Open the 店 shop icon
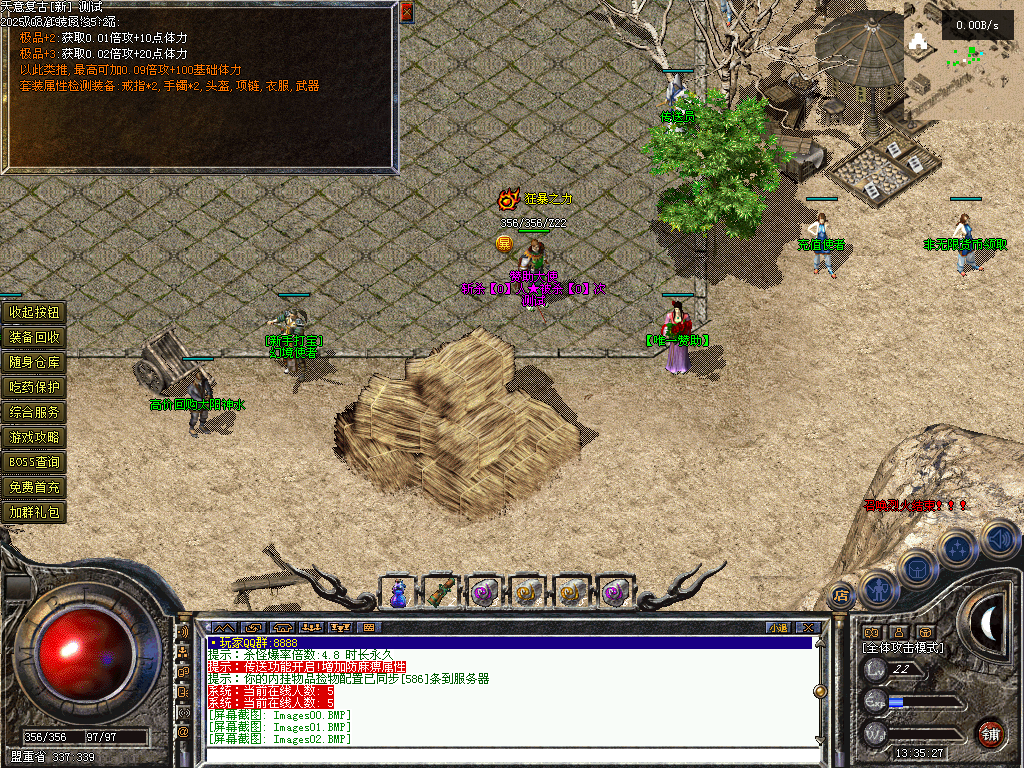Image resolution: width=1024 pixels, height=768 pixels. (841, 595)
